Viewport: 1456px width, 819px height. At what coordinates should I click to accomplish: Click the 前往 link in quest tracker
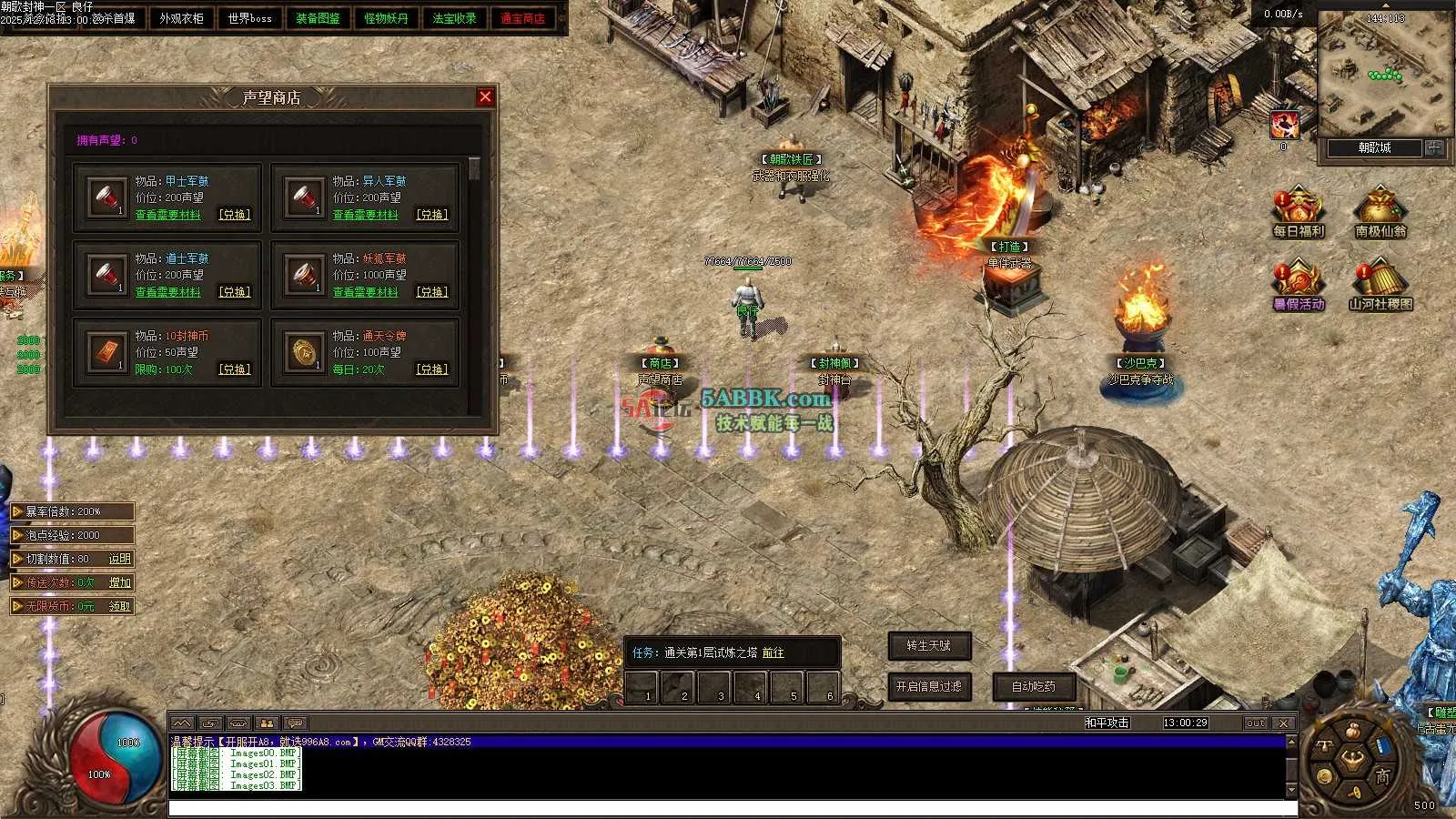pyautogui.click(x=773, y=652)
